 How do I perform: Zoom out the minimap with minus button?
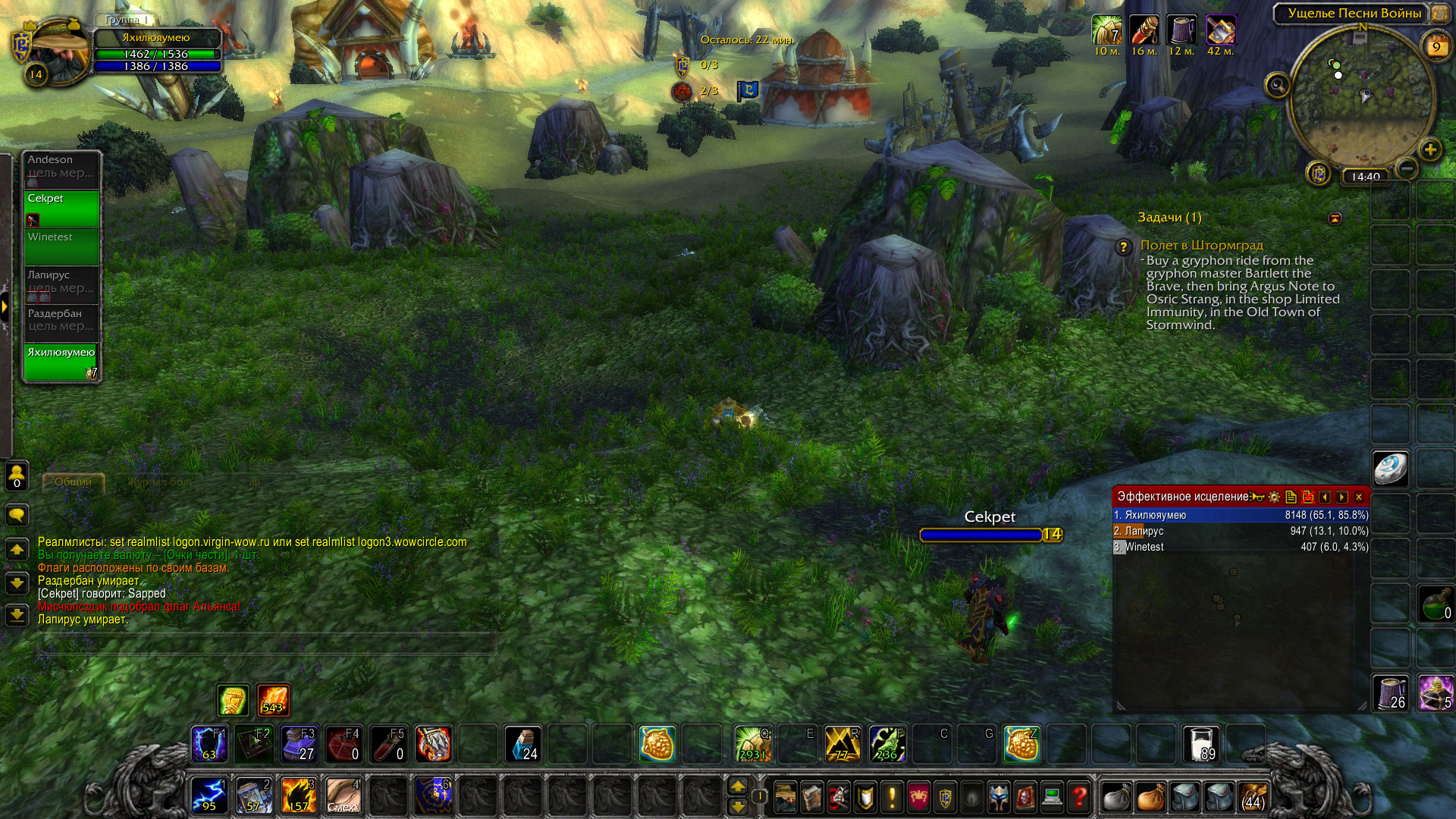click(1407, 168)
